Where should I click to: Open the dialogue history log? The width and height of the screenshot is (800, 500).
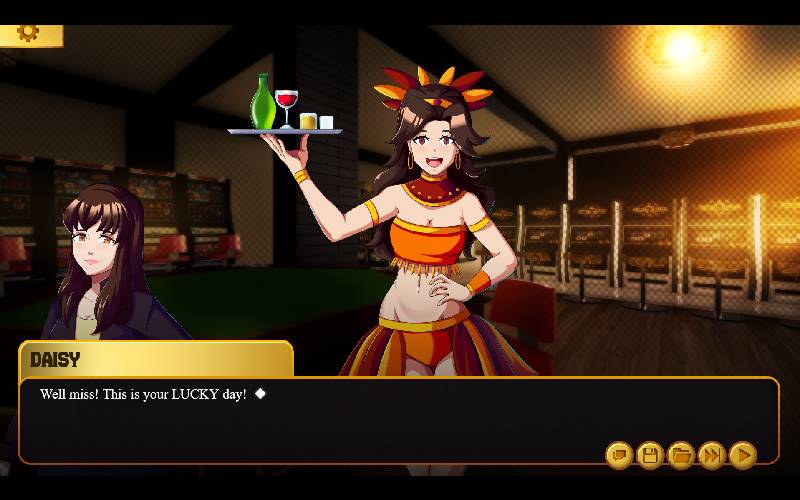pos(619,456)
